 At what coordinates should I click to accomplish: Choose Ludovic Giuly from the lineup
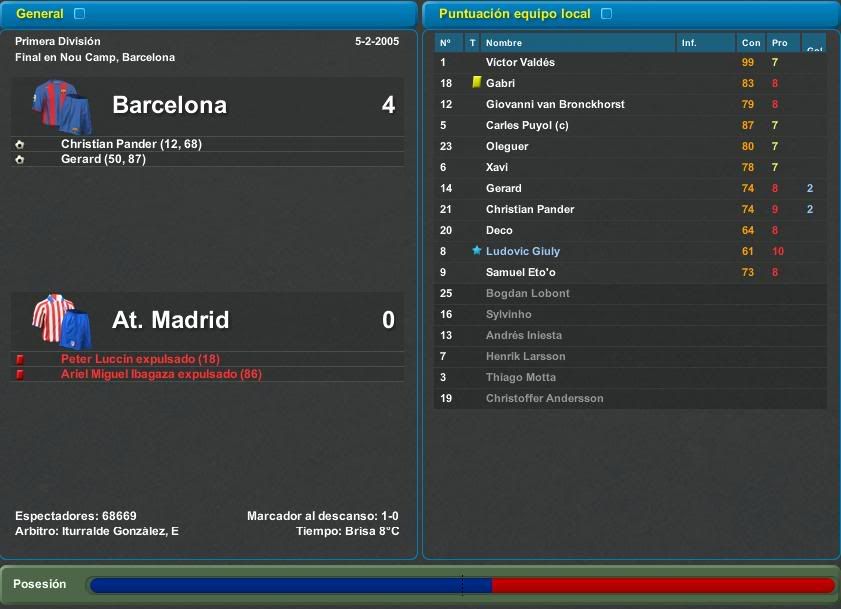click(x=523, y=252)
